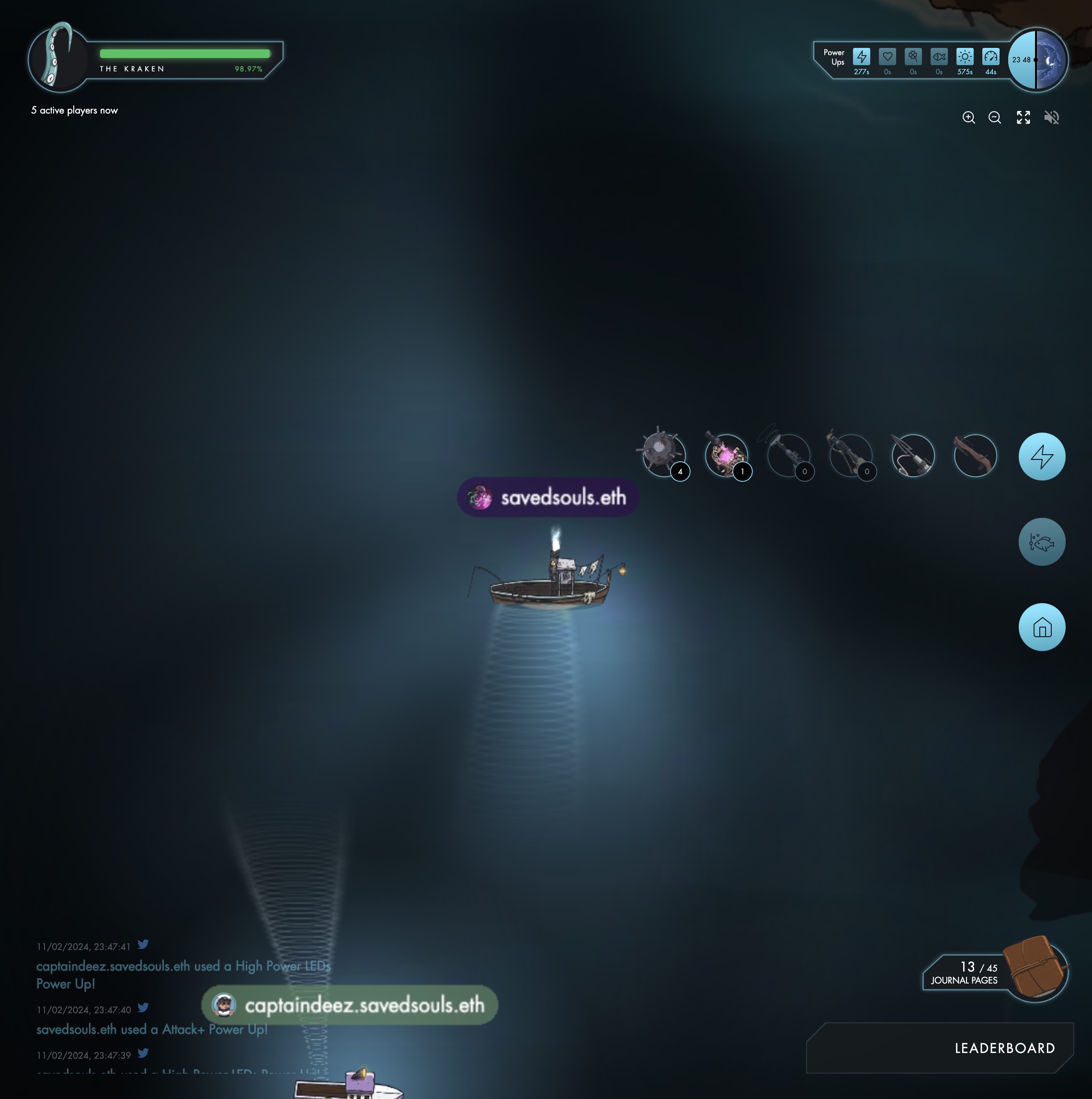Toggle fullscreen with the expand arrows icon

[1023, 118]
